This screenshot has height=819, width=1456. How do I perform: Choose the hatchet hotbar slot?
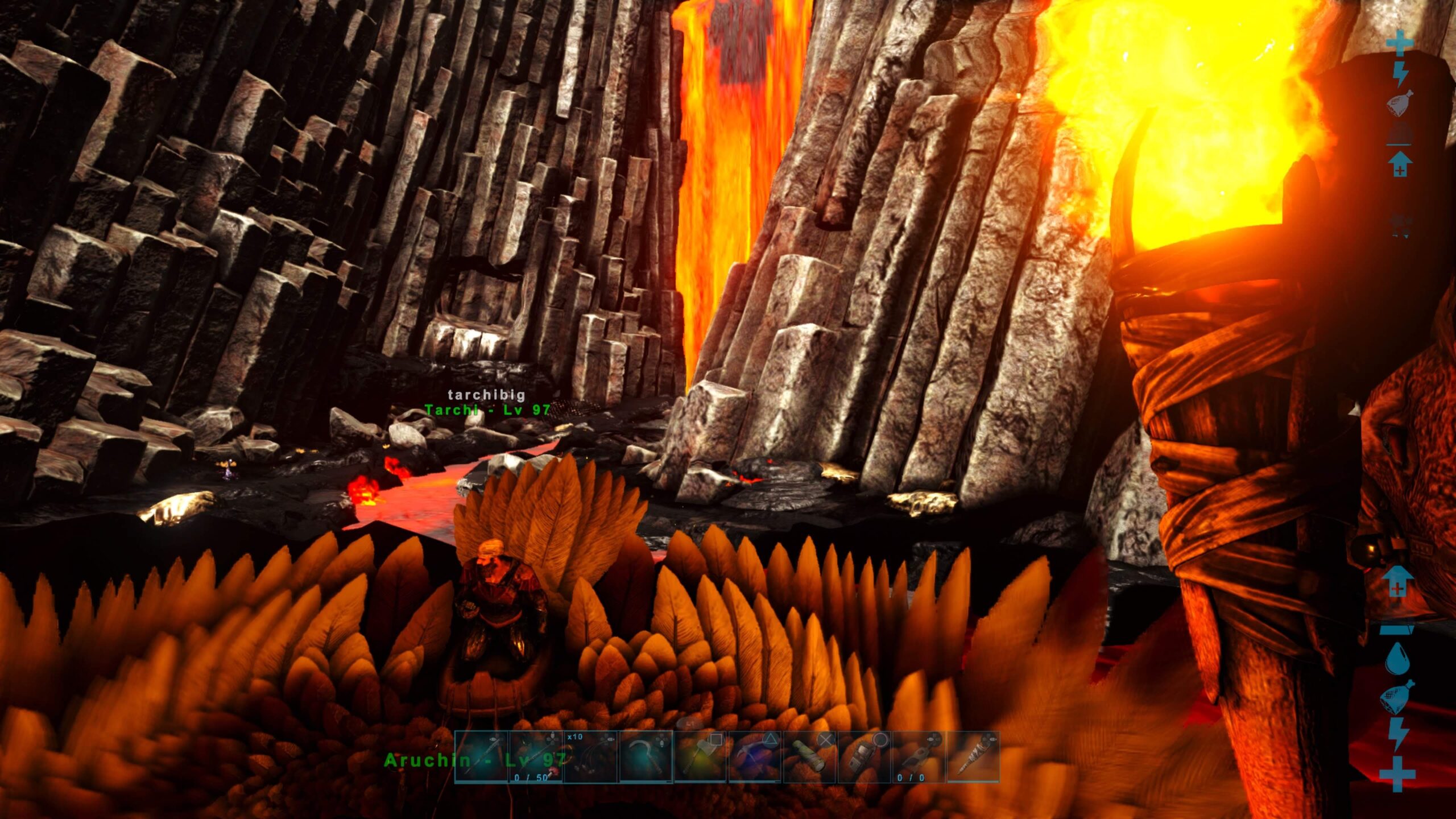pyautogui.click(x=700, y=756)
